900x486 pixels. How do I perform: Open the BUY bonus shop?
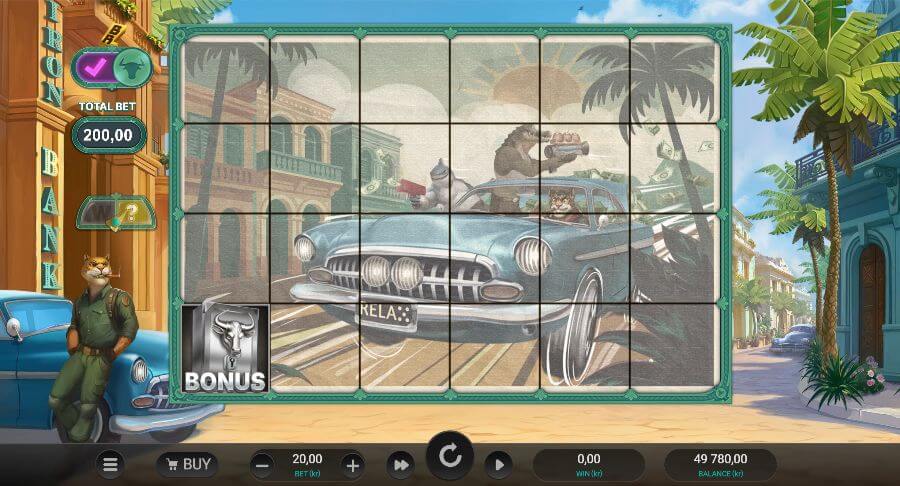pyautogui.click(x=187, y=464)
